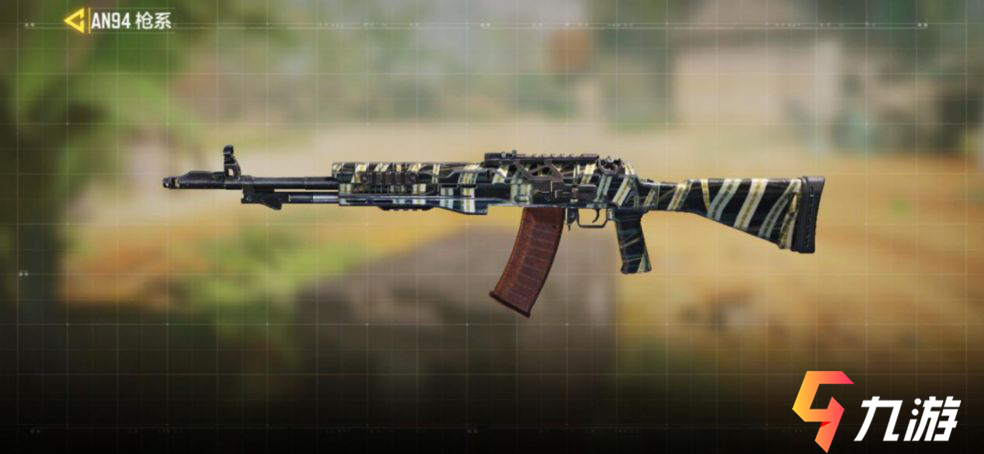
Task: Go back using the yellow arrow button
Action: click(x=74, y=21)
